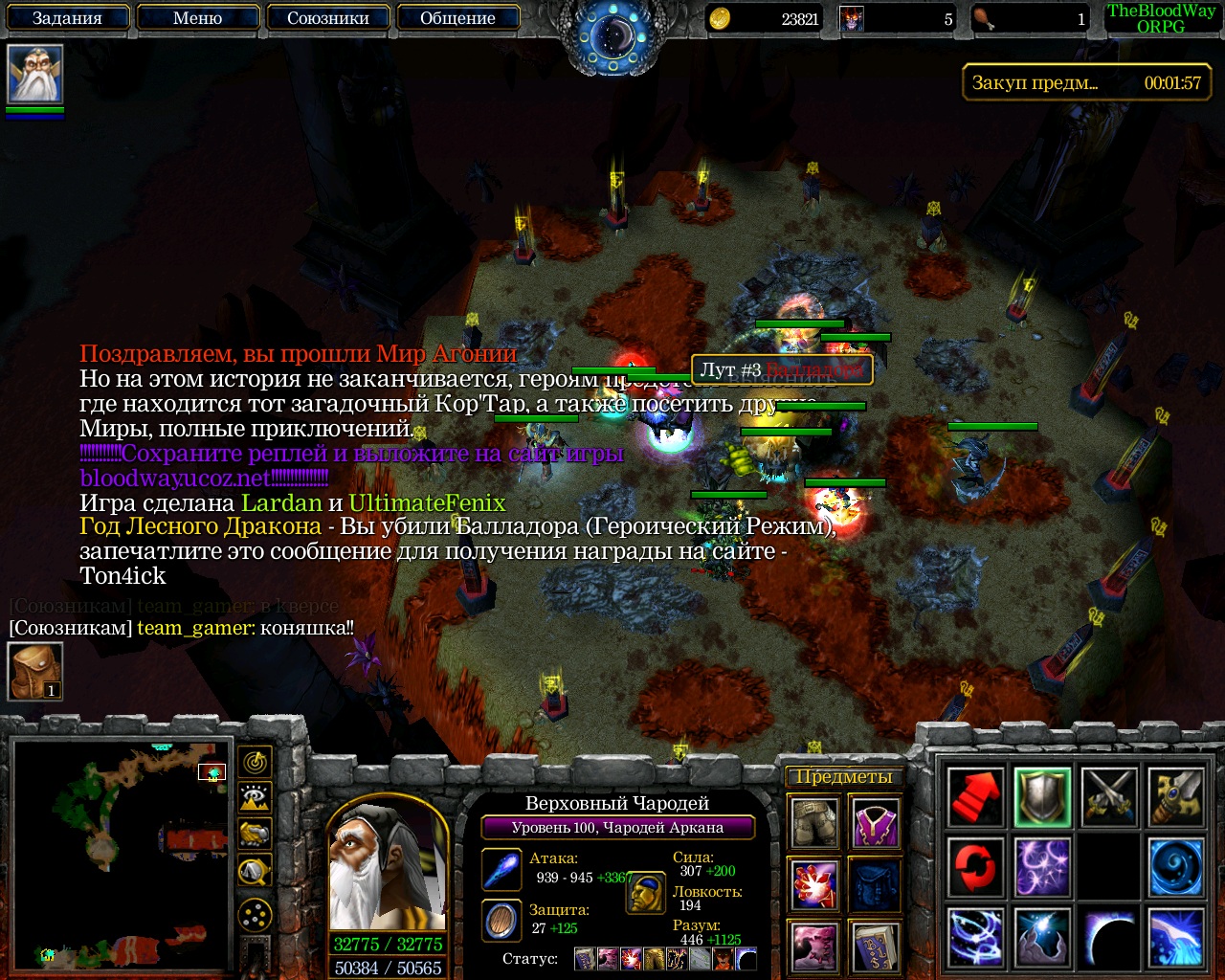Cast the black eclipse moon ability
The height and width of the screenshot is (980, 1225).
(x=1109, y=938)
